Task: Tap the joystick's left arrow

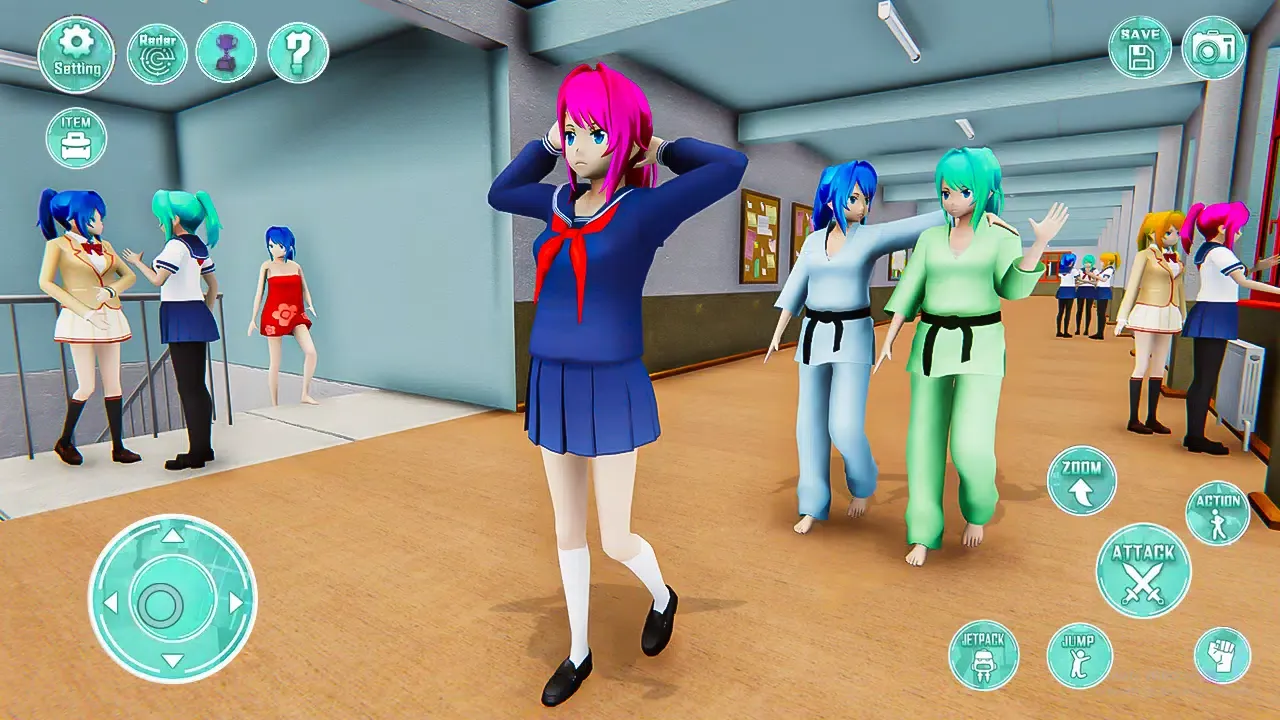Action: [x=110, y=602]
